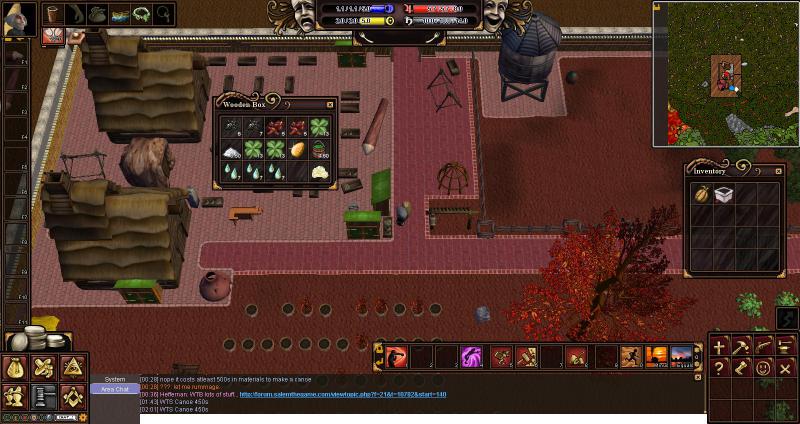
Task: Open the forum.salemthegame.com chat link
Action: click(x=342, y=395)
